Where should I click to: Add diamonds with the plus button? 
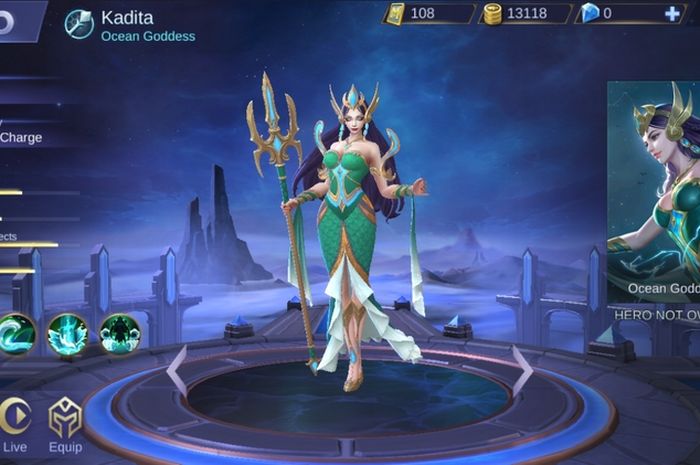click(x=673, y=13)
